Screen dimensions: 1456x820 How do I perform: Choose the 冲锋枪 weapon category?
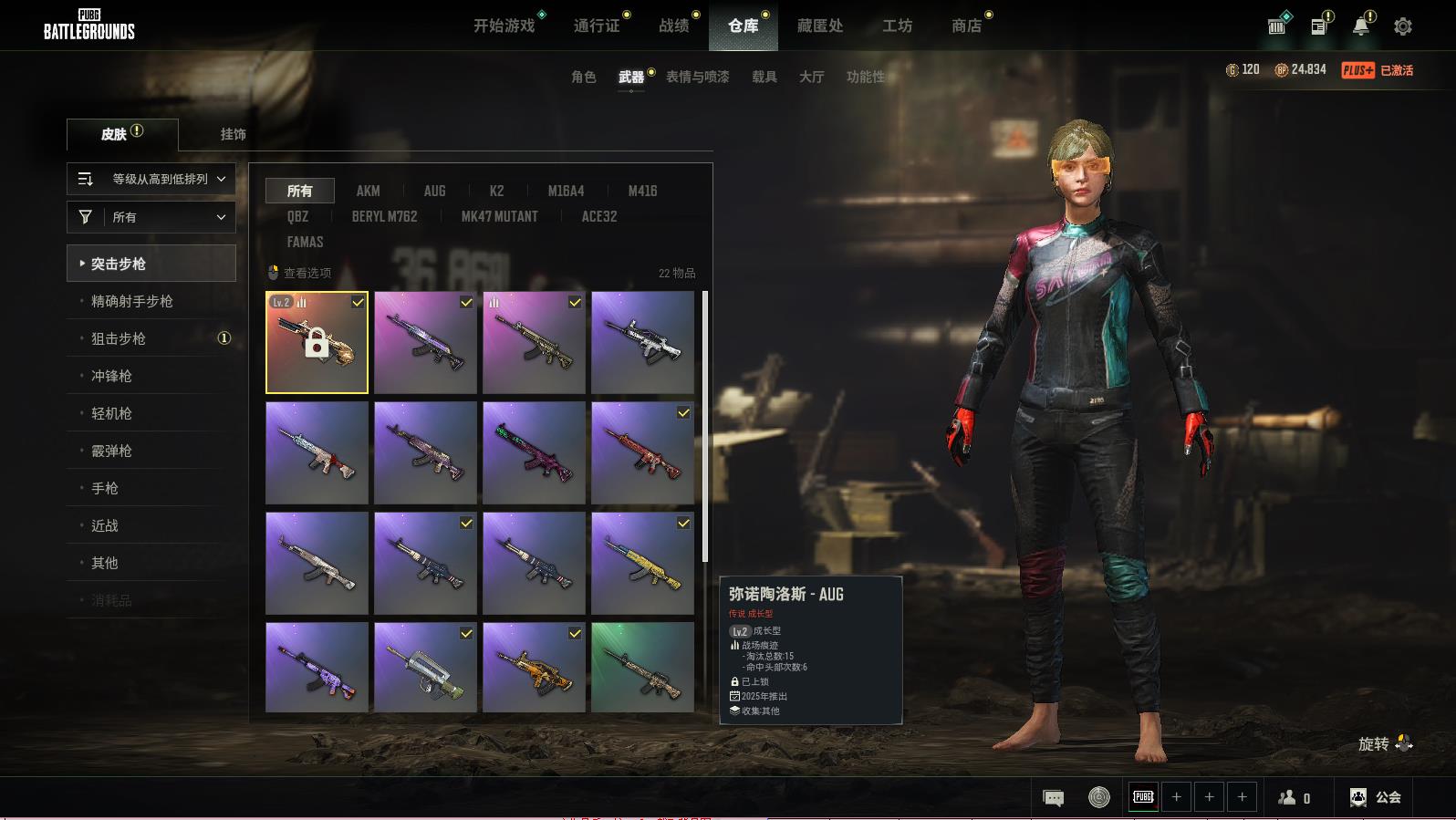pos(111,376)
